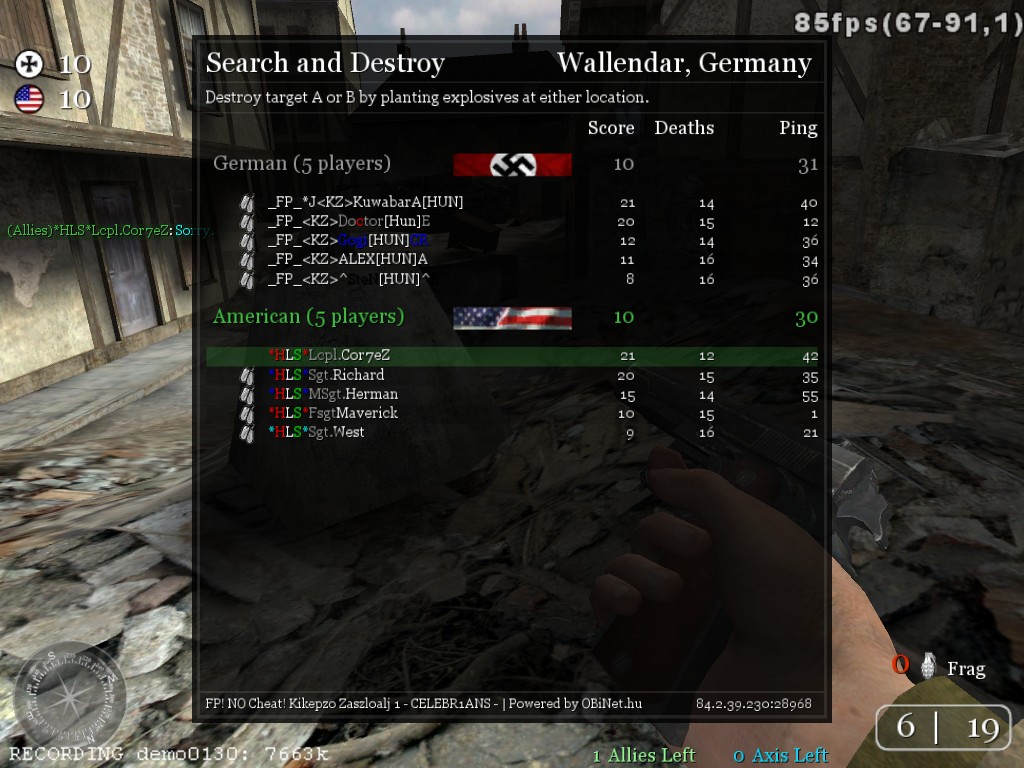Image resolution: width=1024 pixels, height=768 pixels.
Task: Click the round American flag score icon
Action: (30, 98)
